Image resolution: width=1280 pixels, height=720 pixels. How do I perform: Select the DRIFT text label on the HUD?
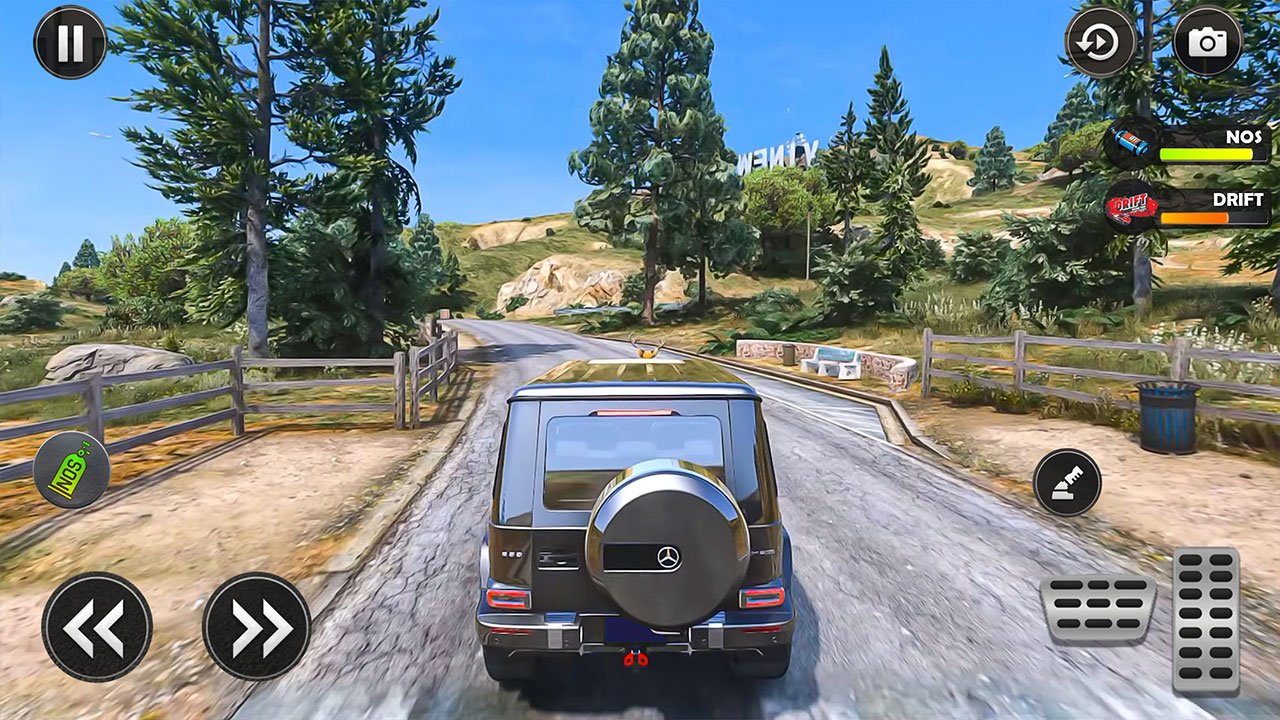click(x=1237, y=198)
